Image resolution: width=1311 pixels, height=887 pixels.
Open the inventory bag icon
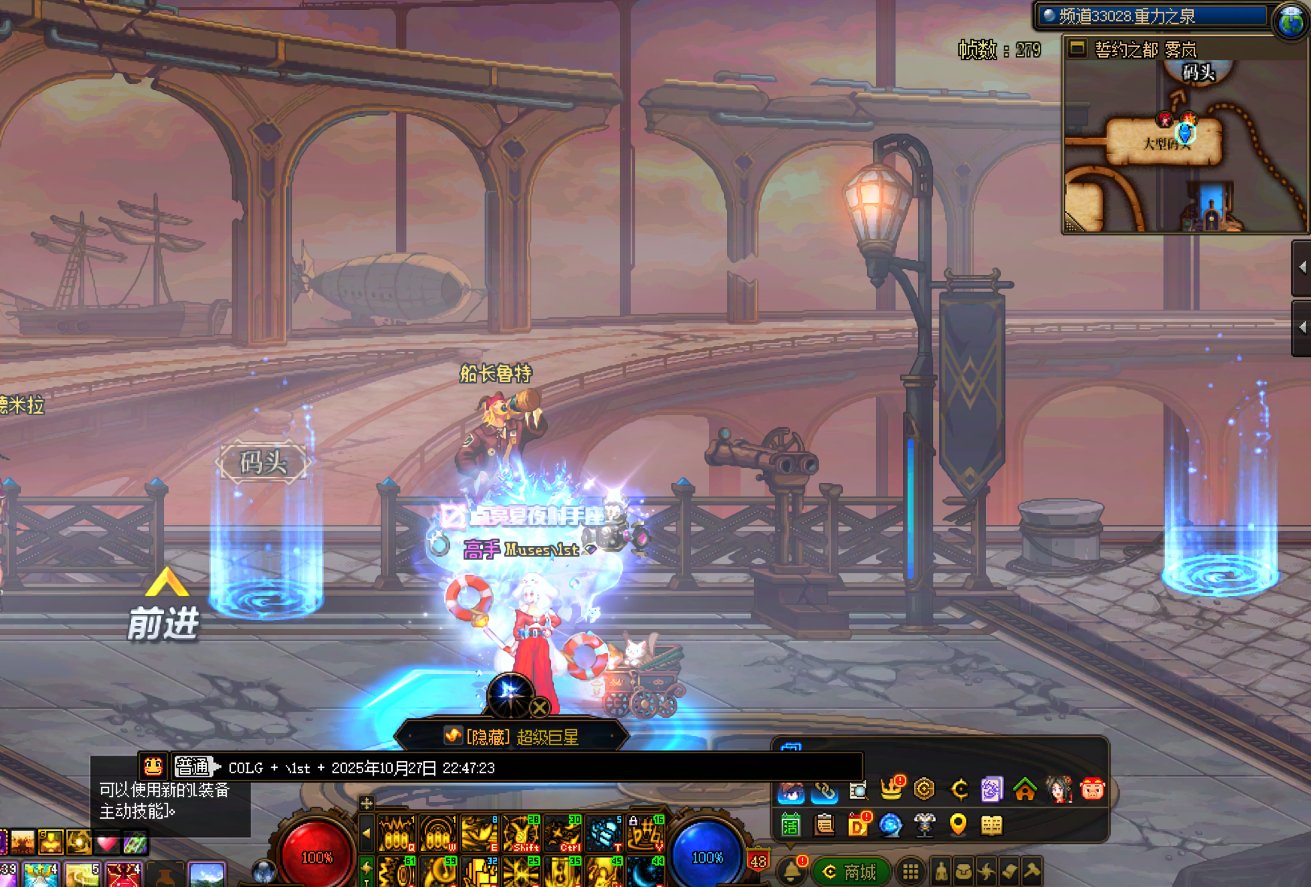coord(964,871)
